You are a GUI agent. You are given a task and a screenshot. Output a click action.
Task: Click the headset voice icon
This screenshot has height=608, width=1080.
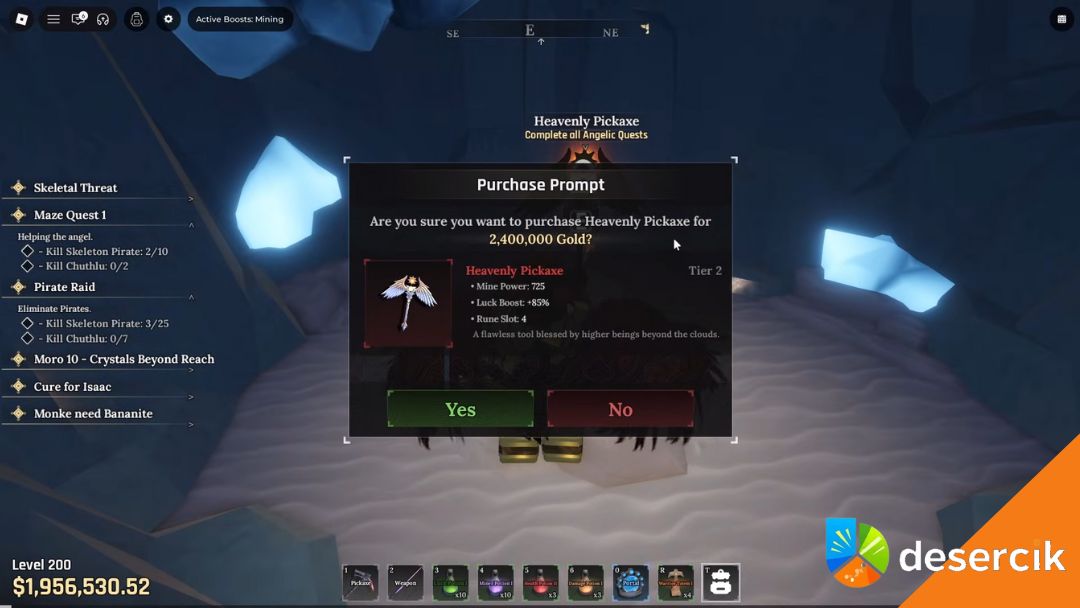103,19
